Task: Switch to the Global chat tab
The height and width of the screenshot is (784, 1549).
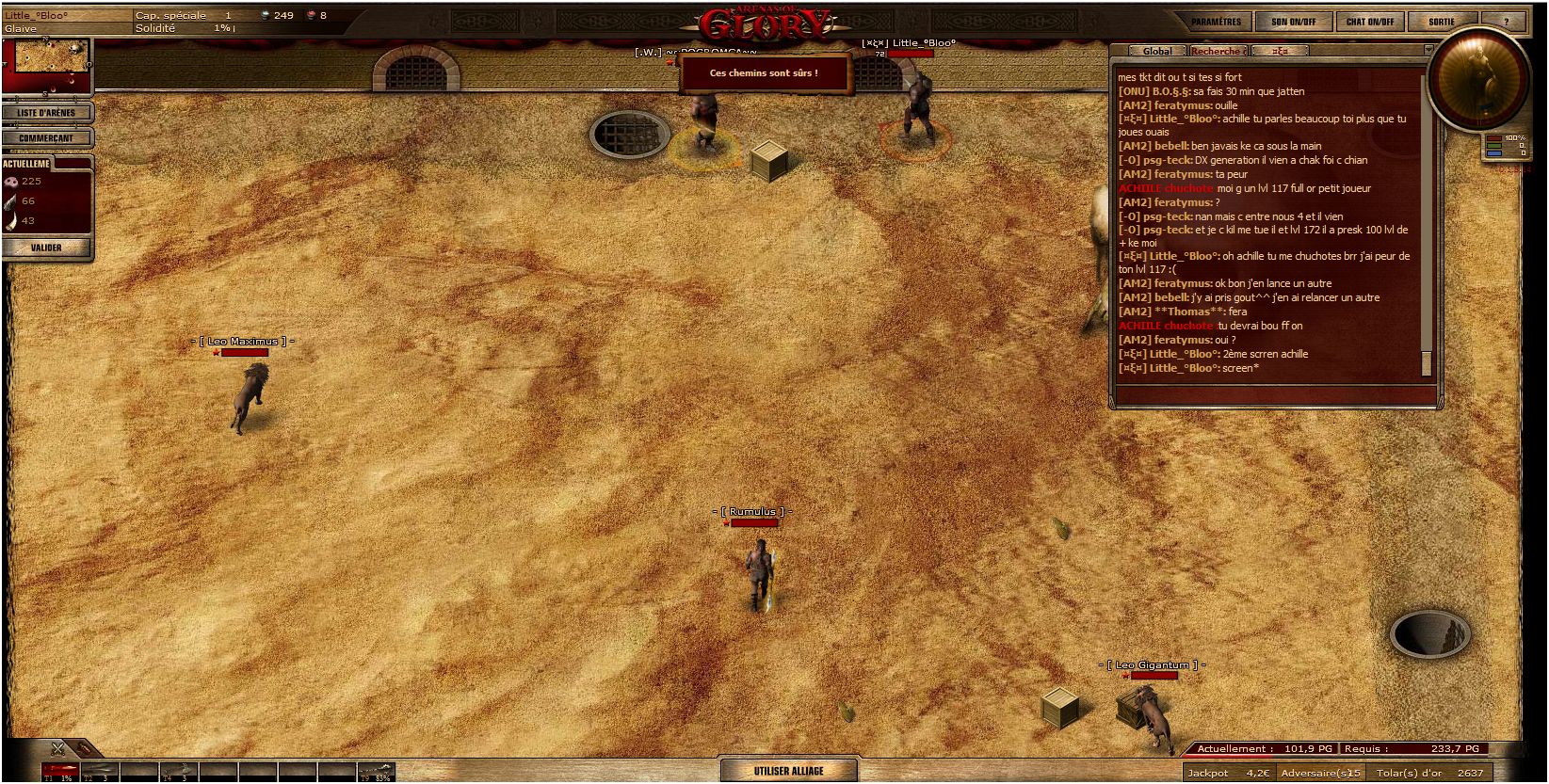Action: (1156, 52)
